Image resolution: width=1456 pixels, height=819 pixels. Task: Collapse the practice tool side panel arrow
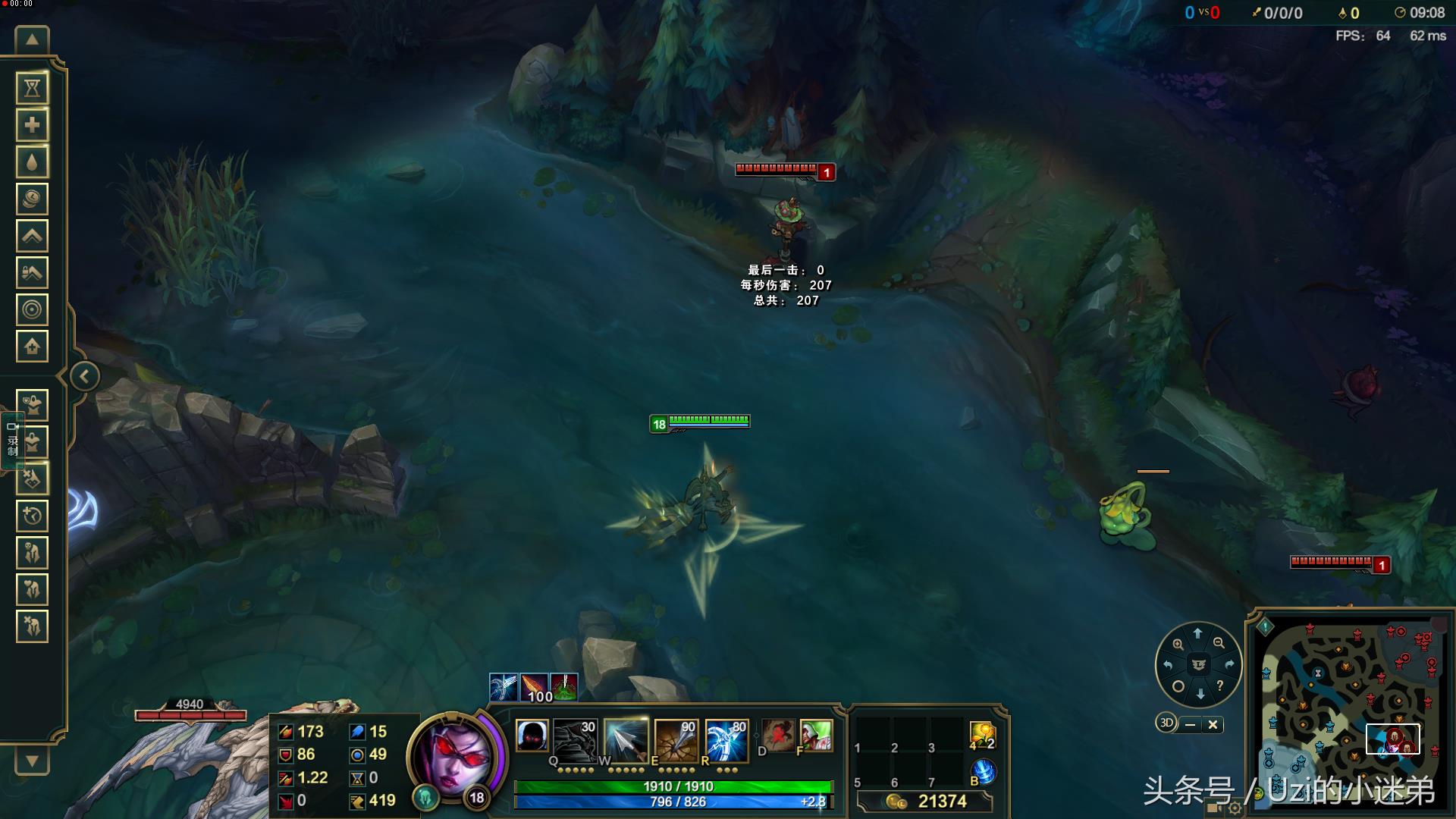point(84,376)
